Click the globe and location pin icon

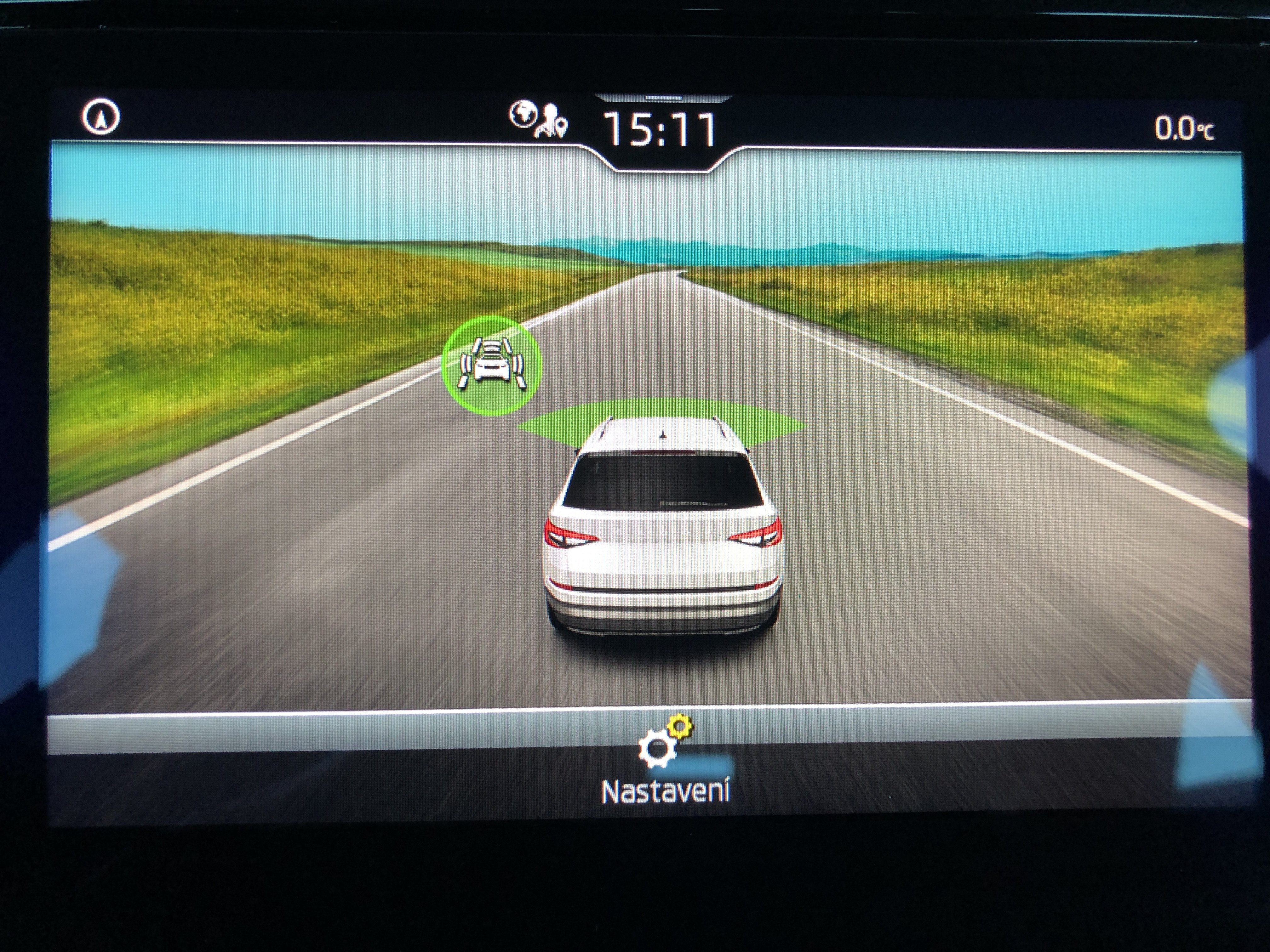click(x=538, y=120)
